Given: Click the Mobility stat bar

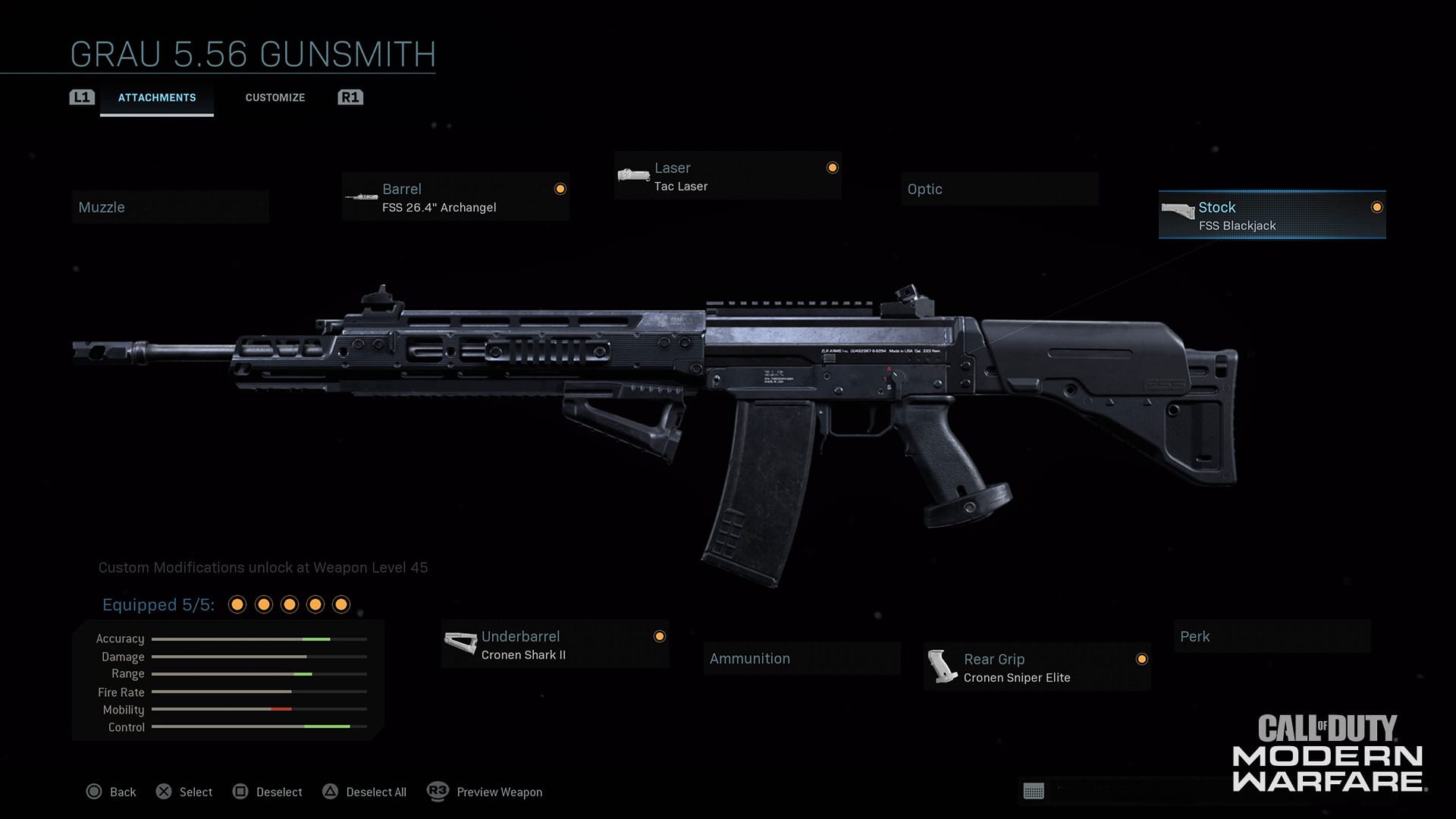Looking at the screenshot, I should coord(258,710).
